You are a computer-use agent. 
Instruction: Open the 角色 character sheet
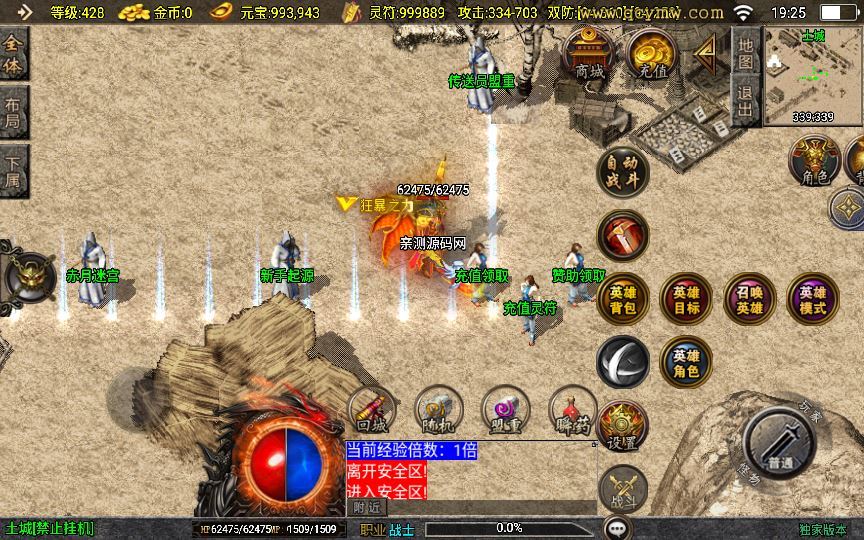(x=814, y=161)
